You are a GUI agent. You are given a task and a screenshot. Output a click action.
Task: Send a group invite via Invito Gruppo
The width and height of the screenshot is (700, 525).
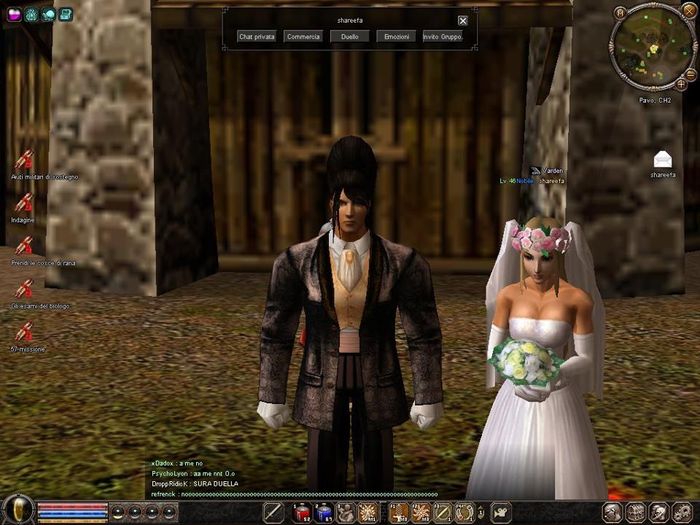(442, 36)
